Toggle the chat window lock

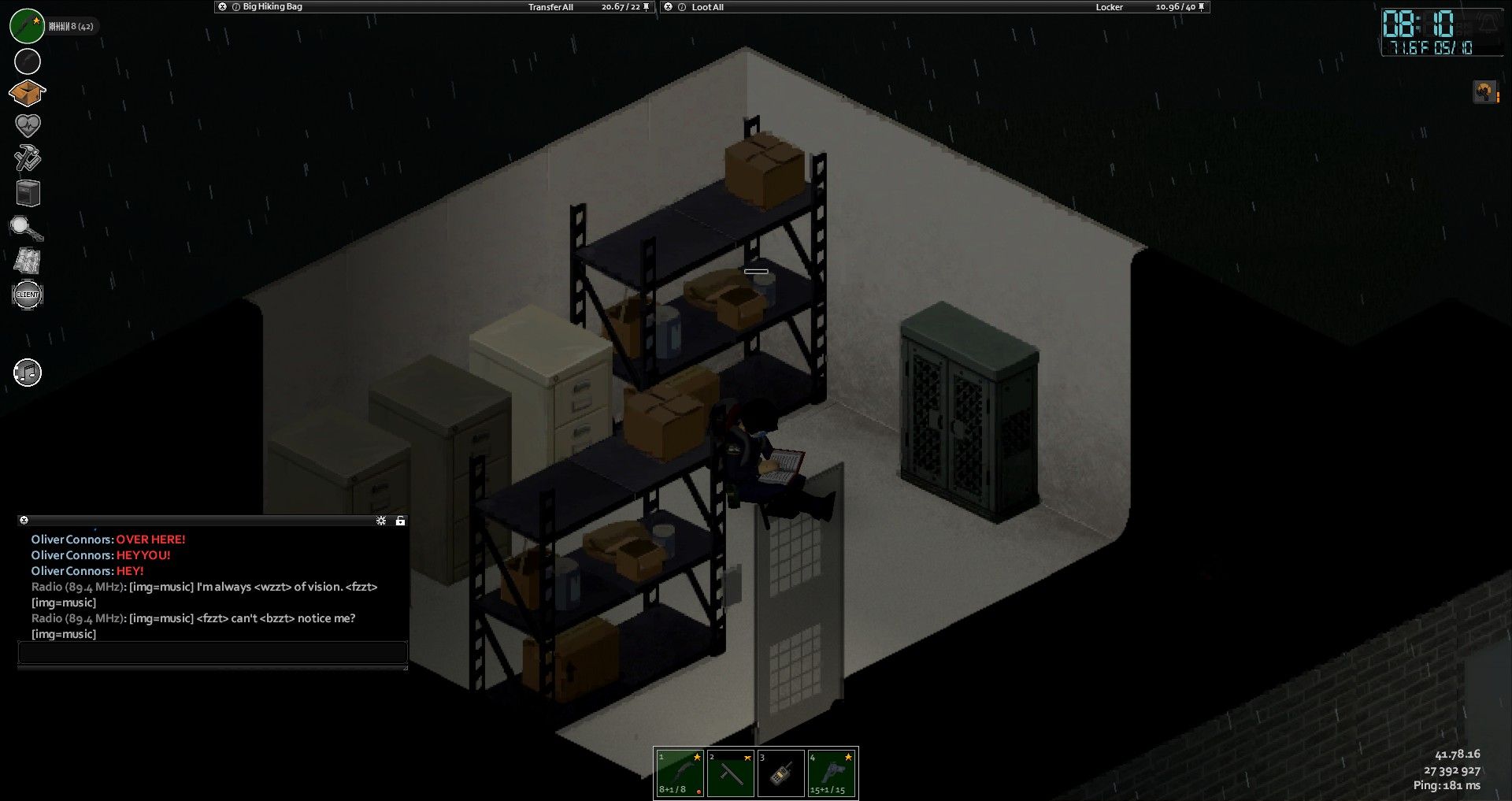pyautogui.click(x=400, y=521)
